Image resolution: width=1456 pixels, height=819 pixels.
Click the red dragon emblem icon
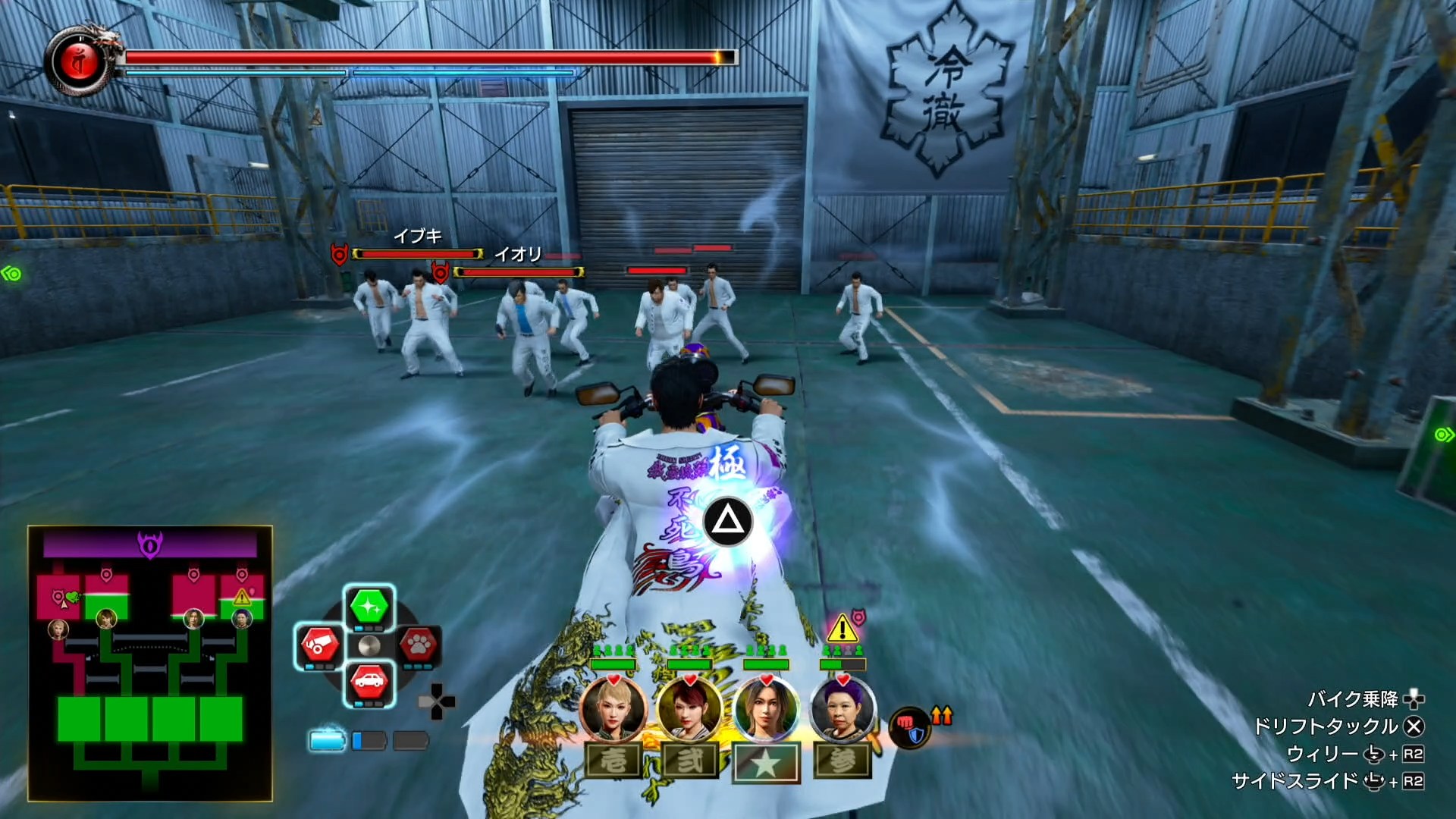(80, 61)
